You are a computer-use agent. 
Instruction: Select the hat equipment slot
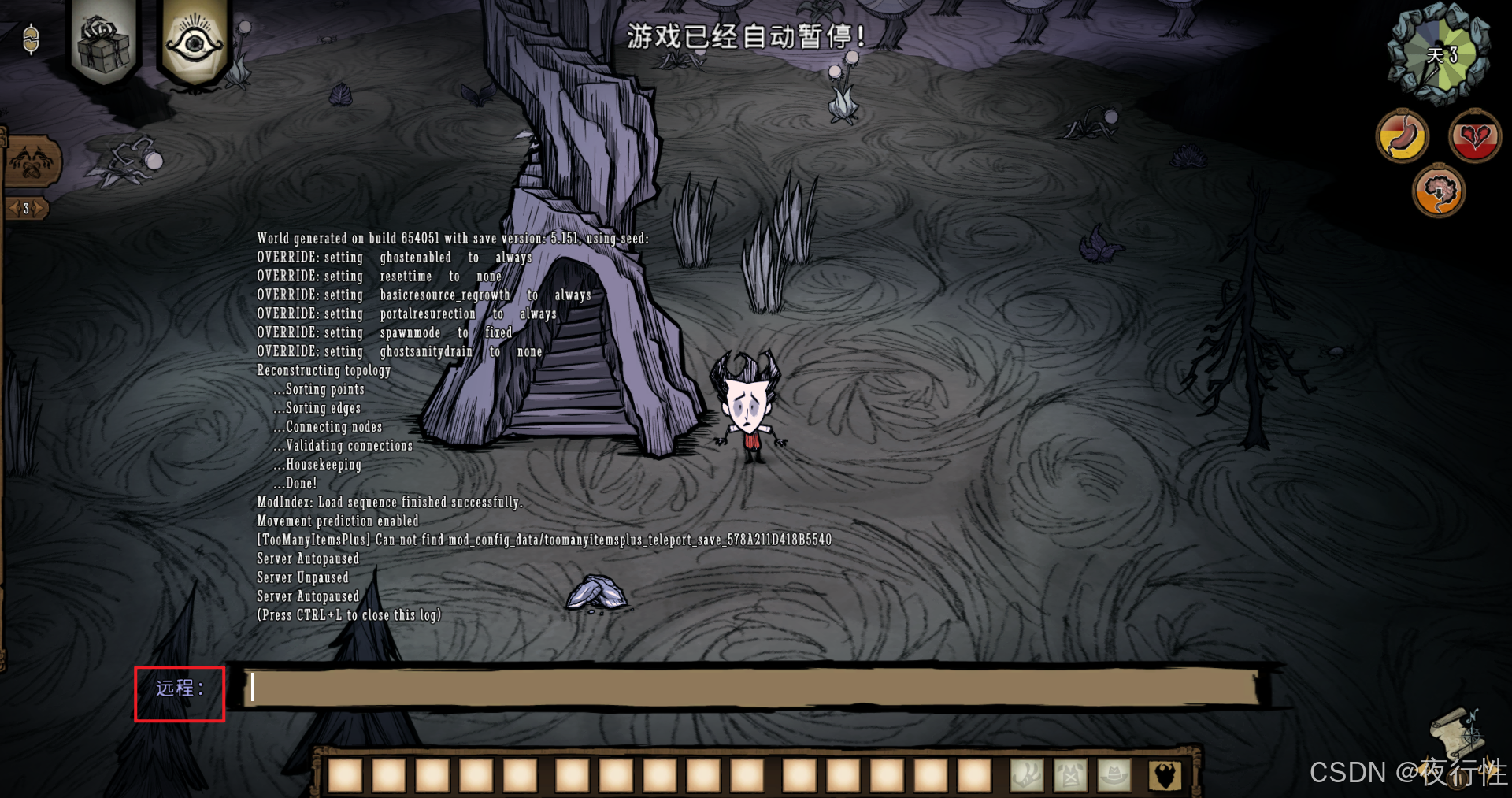pos(1114,776)
